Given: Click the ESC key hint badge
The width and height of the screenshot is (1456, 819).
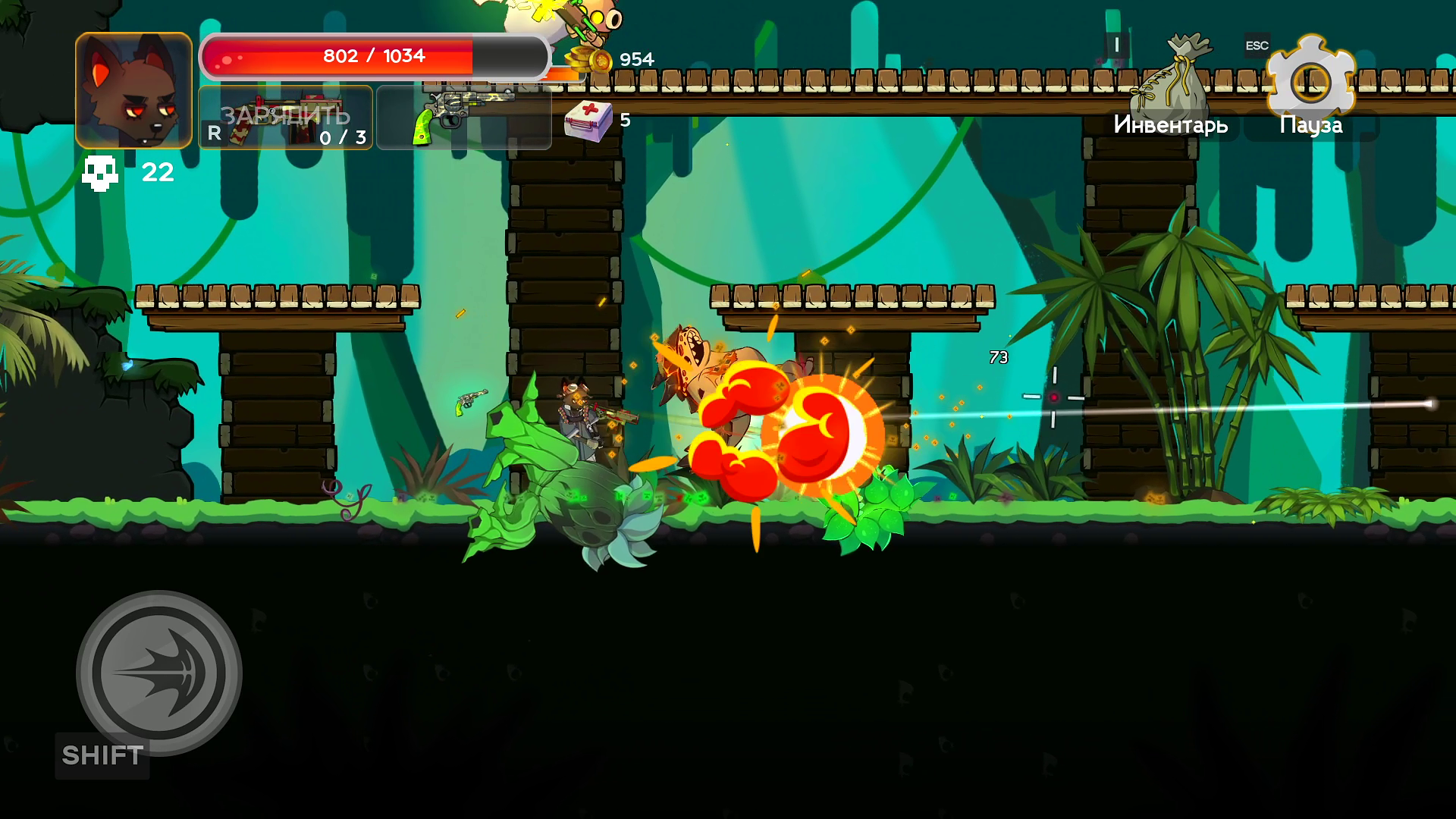Looking at the screenshot, I should click(1257, 45).
